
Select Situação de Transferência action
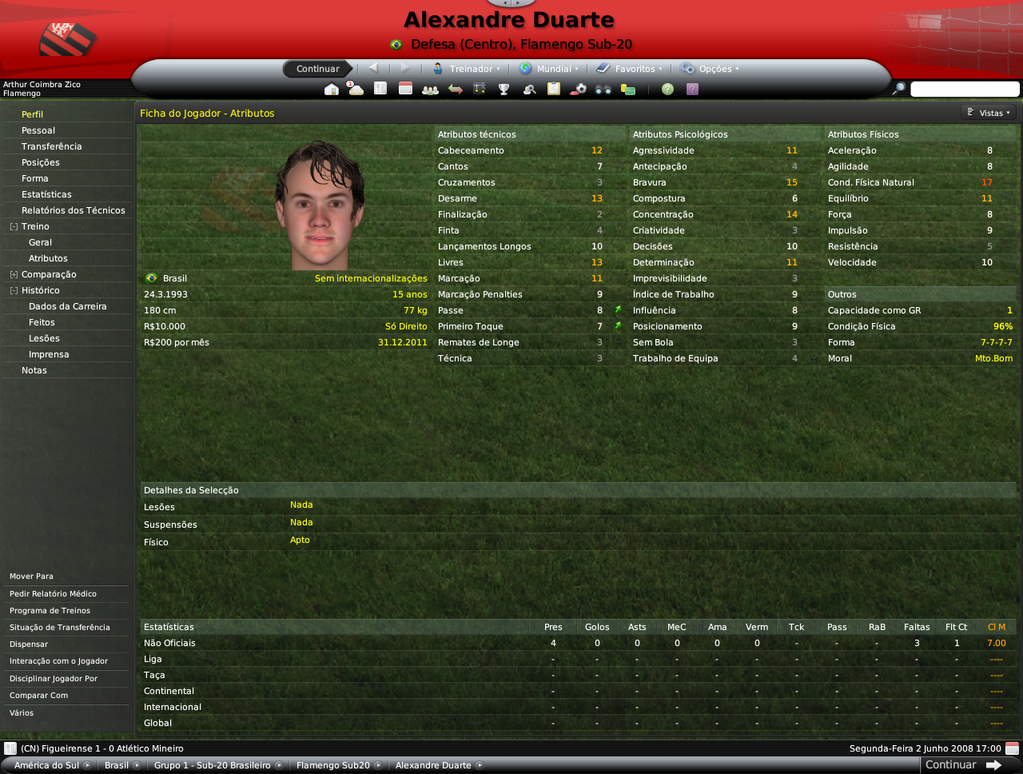pyautogui.click(x=60, y=628)
